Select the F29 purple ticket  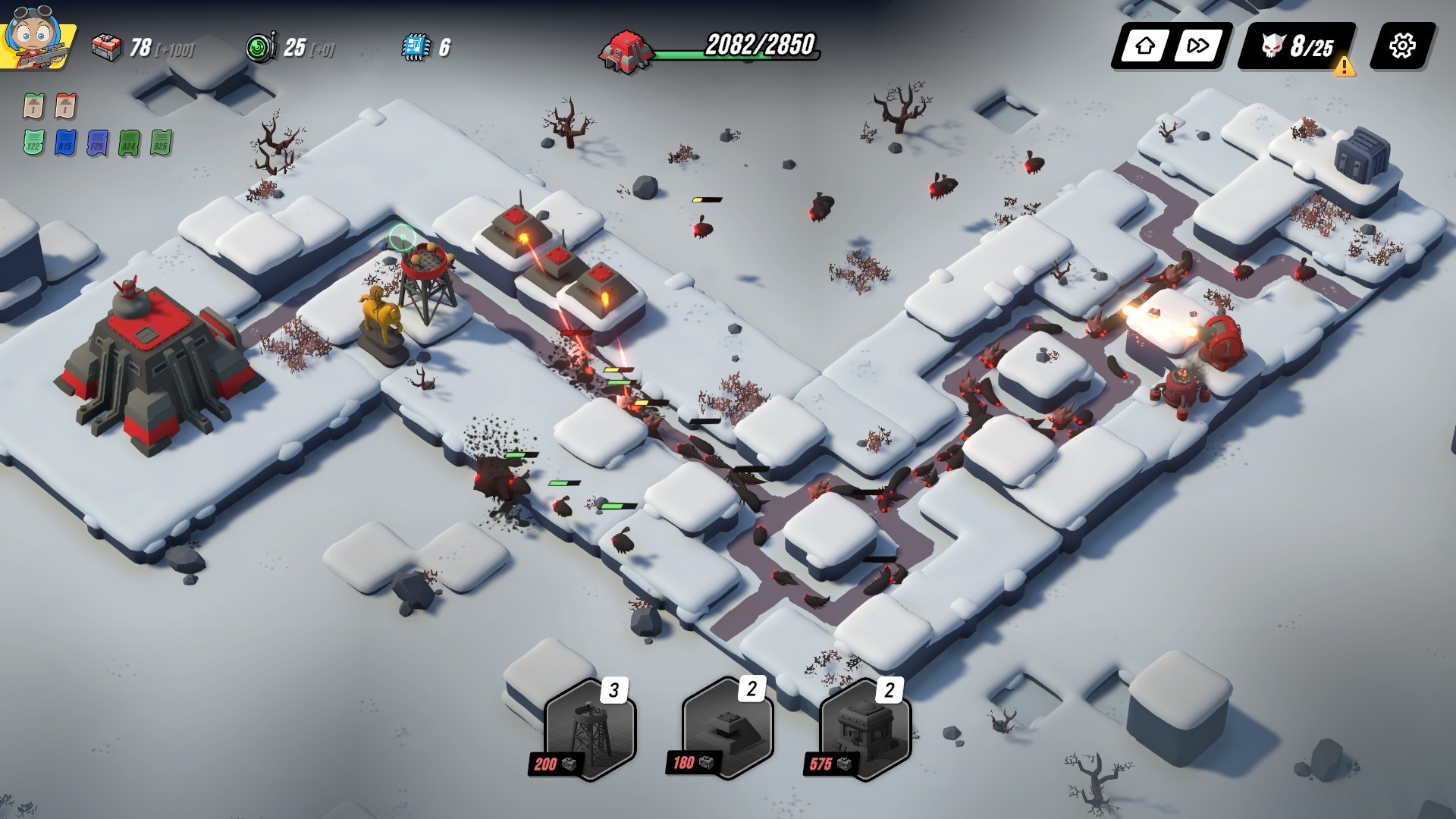coord(98,143)
